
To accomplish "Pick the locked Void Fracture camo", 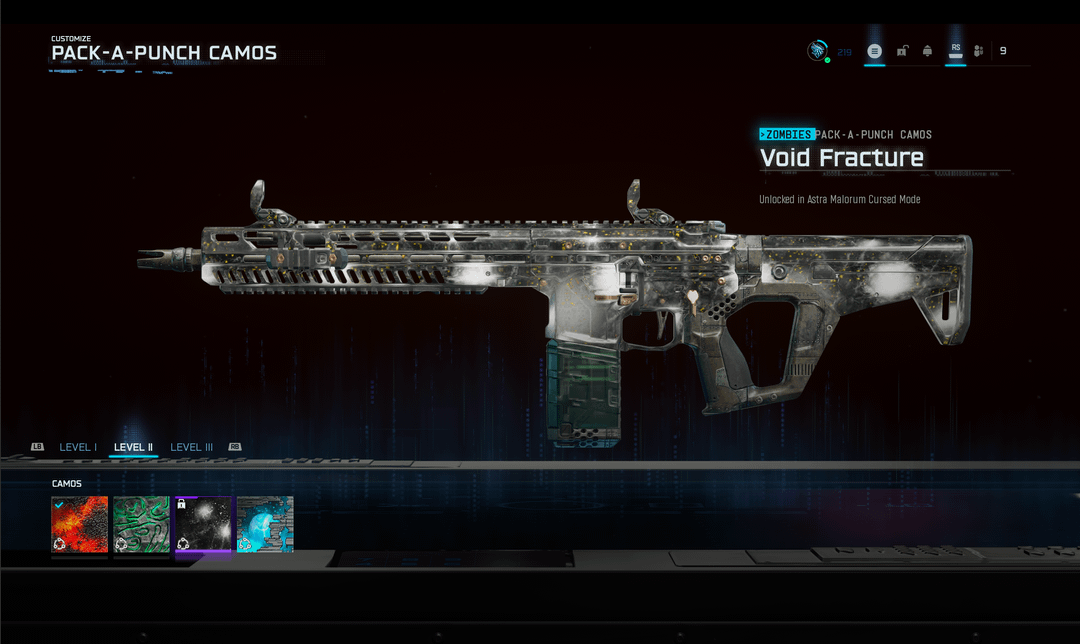I will pos(203,524).
